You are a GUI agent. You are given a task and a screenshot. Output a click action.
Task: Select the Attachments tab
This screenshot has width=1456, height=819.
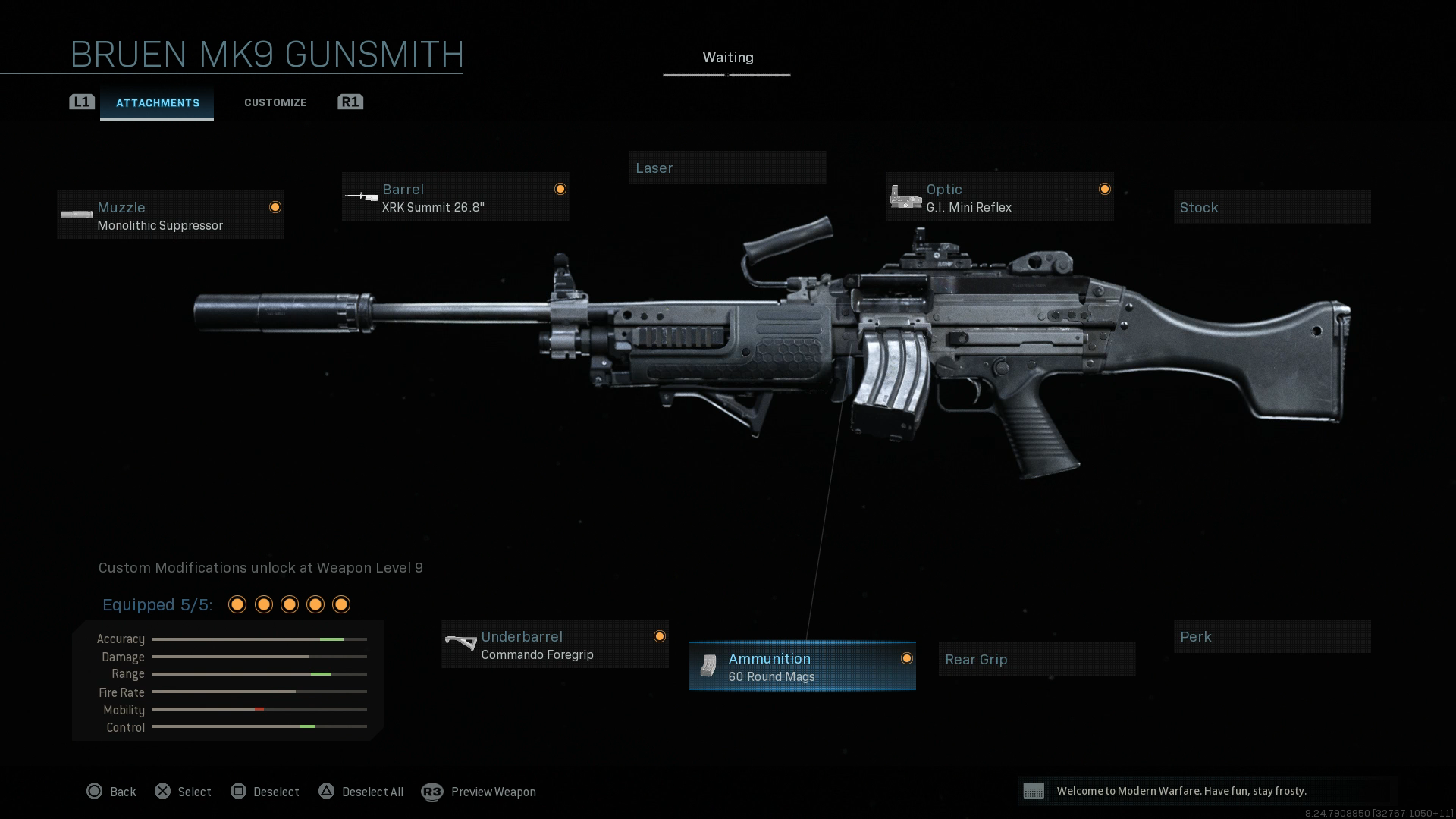158,102
